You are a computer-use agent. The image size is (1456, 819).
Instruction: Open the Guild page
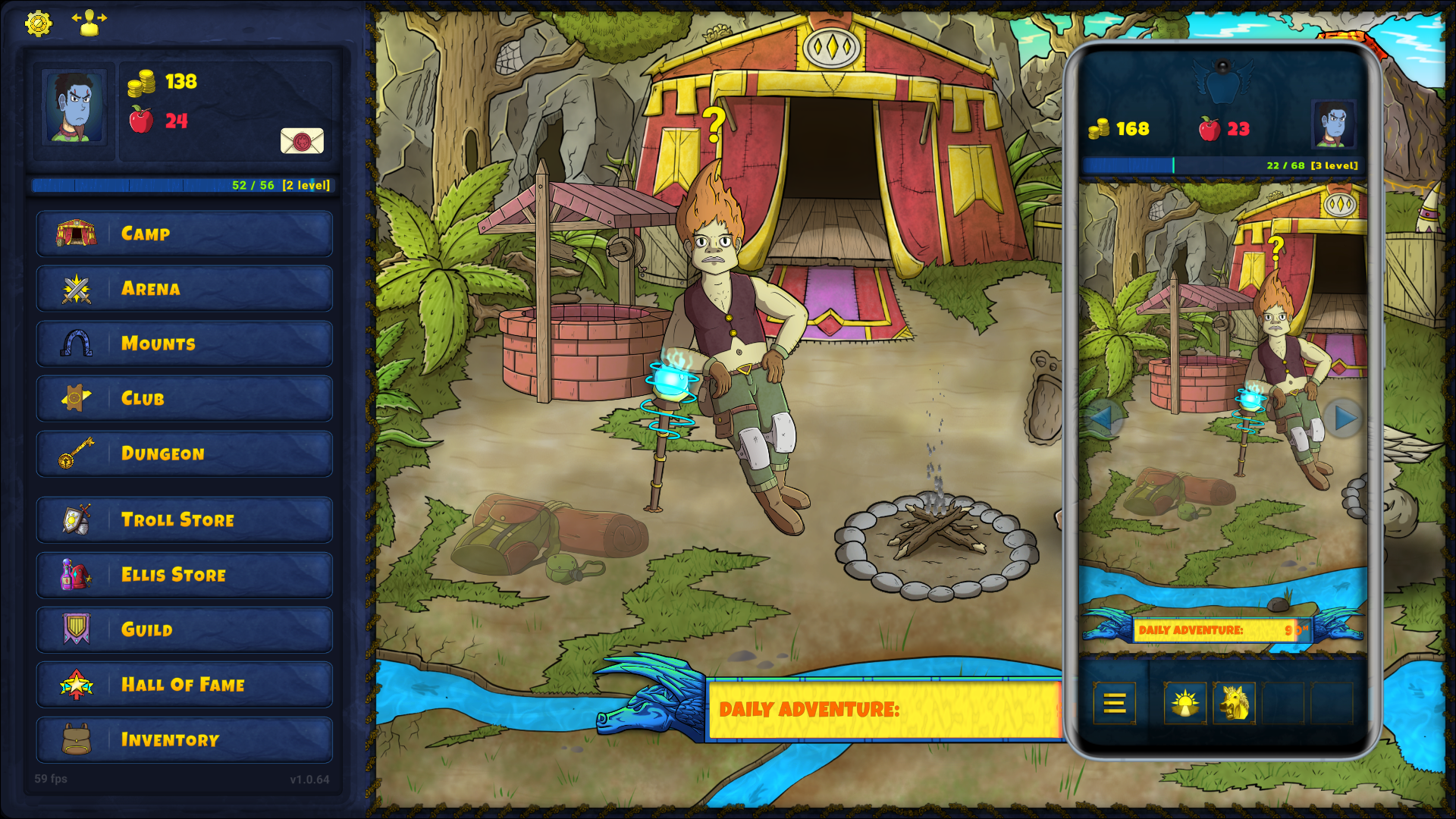(x=184, y=629)
